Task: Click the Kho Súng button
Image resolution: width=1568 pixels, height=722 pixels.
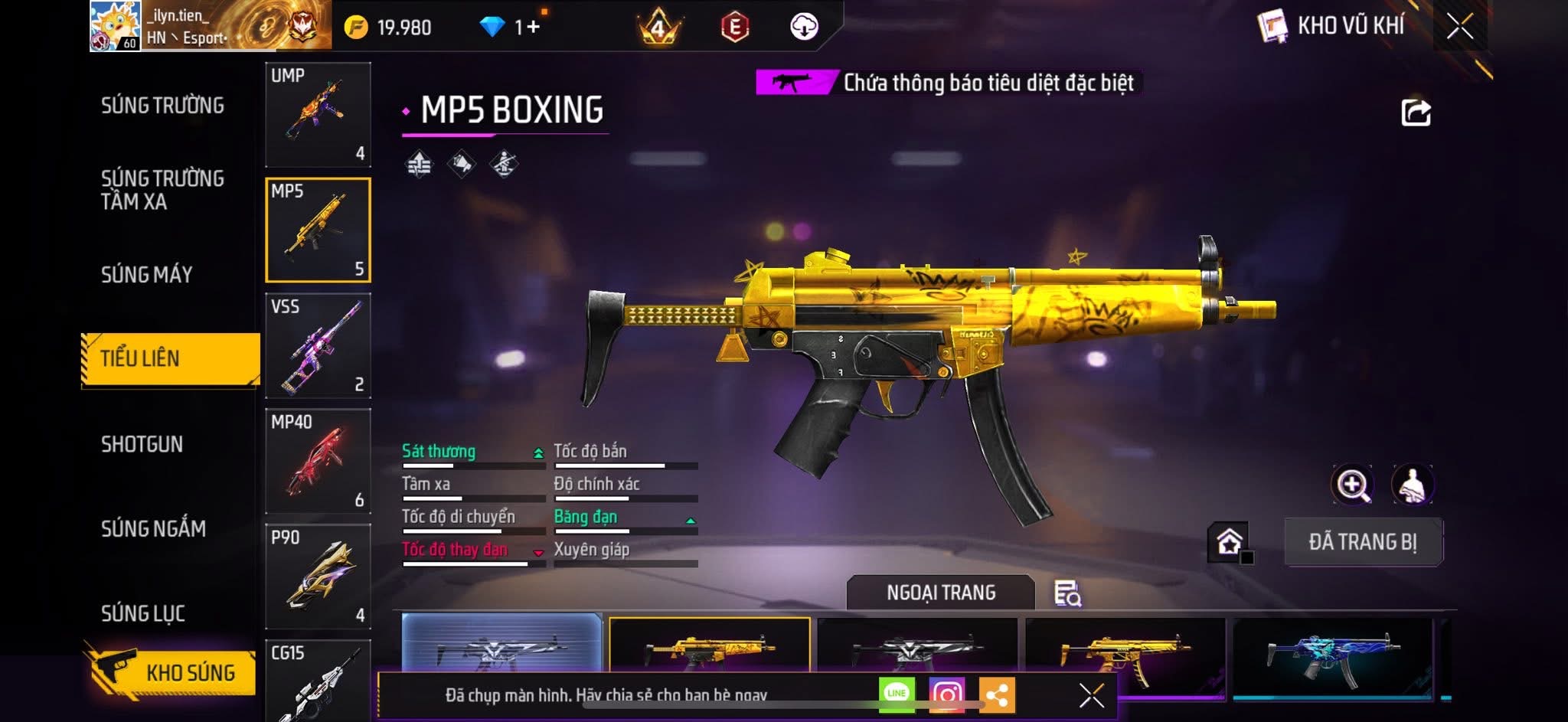Action: (172, 672)
